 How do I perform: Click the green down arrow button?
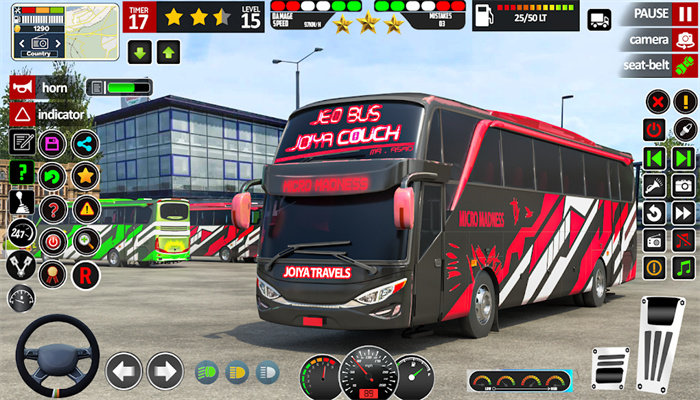pos(139,51)
